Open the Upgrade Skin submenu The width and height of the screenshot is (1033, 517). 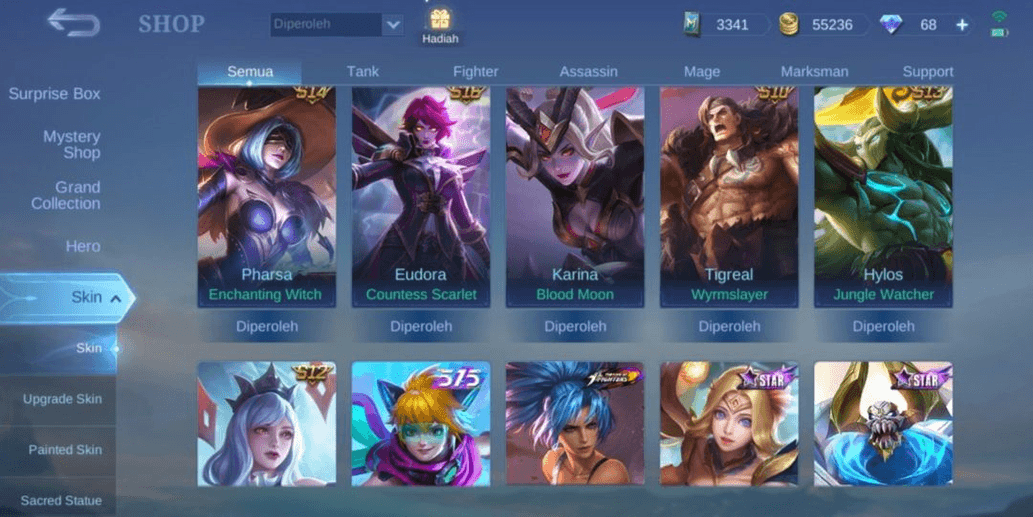pos(62,399)
